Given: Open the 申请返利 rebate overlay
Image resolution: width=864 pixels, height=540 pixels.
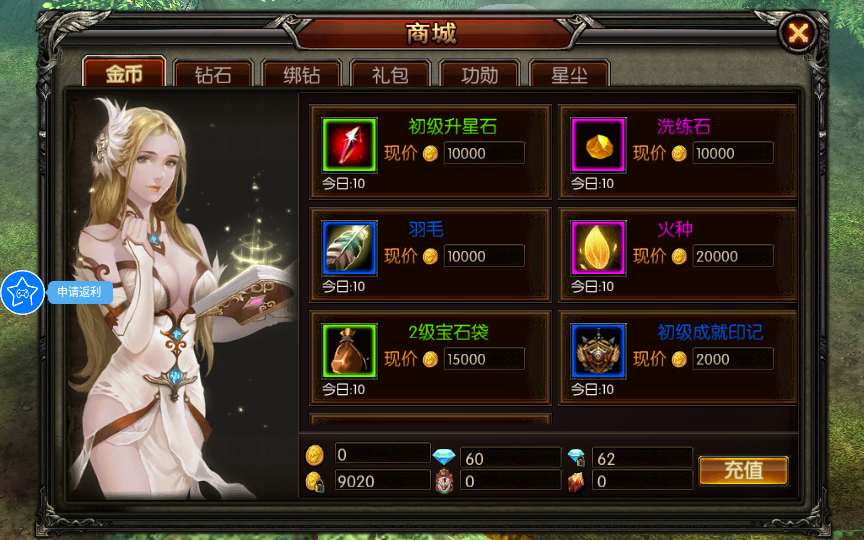Looking at the screenshot, I should coord(78,292).
